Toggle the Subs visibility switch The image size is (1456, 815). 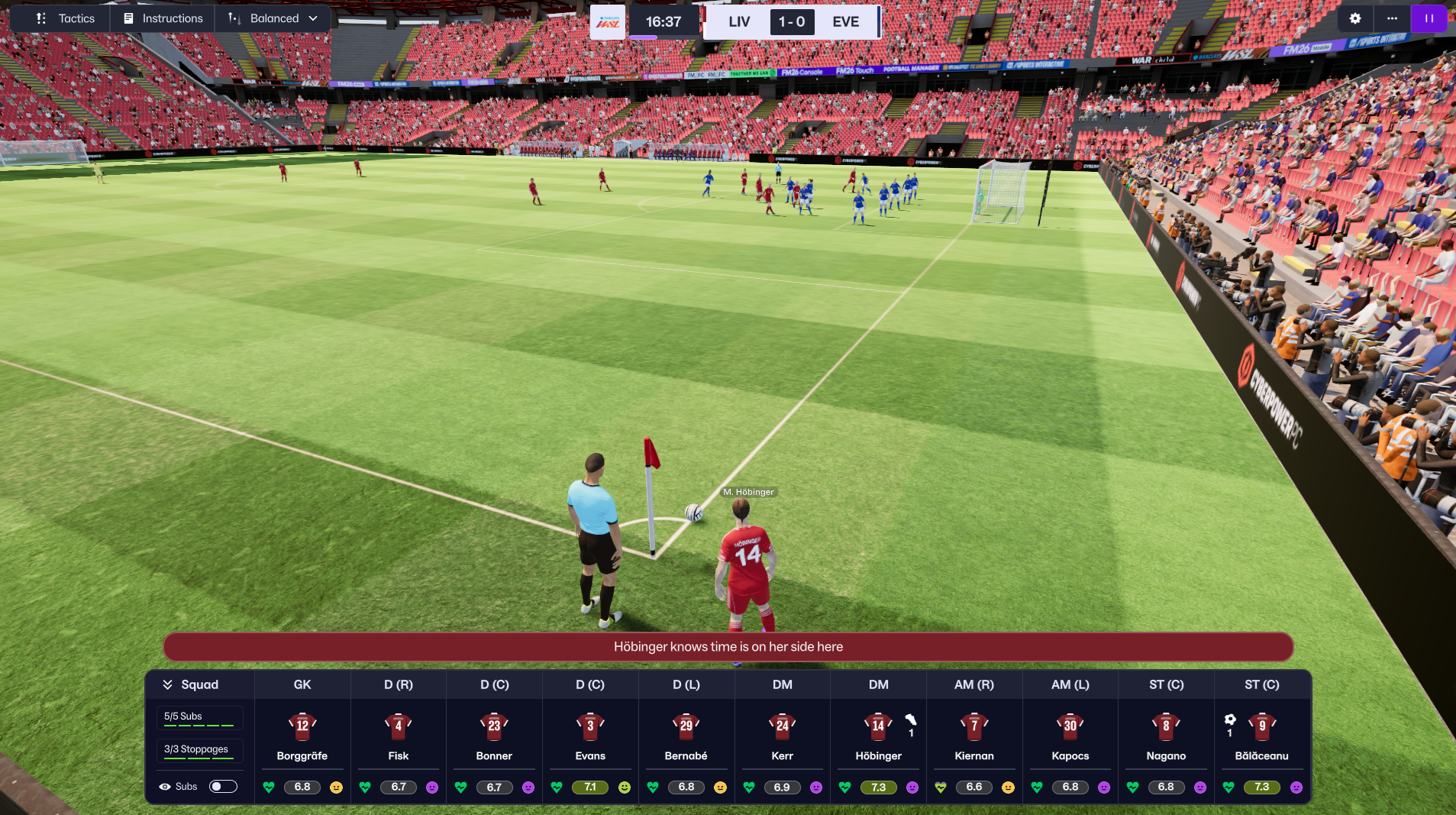coord(223,786)
